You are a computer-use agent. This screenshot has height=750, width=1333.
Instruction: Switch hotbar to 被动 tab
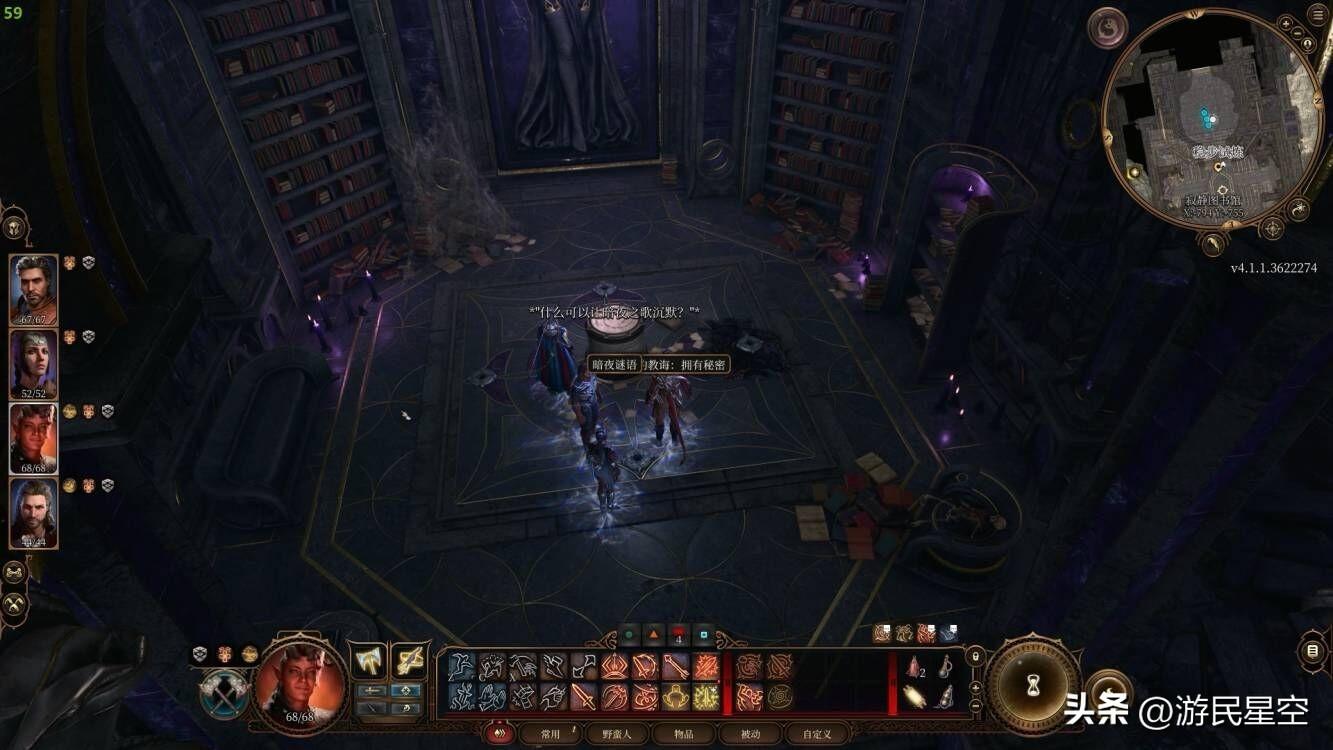750,734
